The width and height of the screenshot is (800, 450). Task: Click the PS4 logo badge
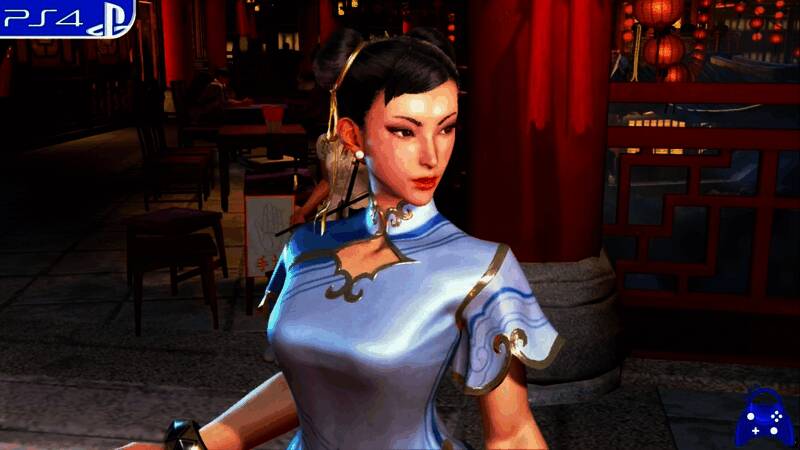(x=66, y=17)
